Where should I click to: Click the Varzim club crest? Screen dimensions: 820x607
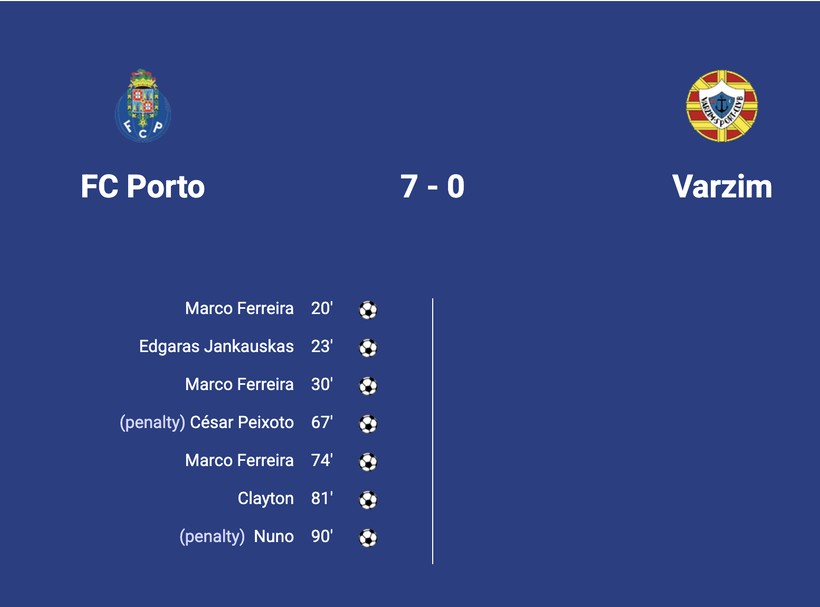click(721, 106)
